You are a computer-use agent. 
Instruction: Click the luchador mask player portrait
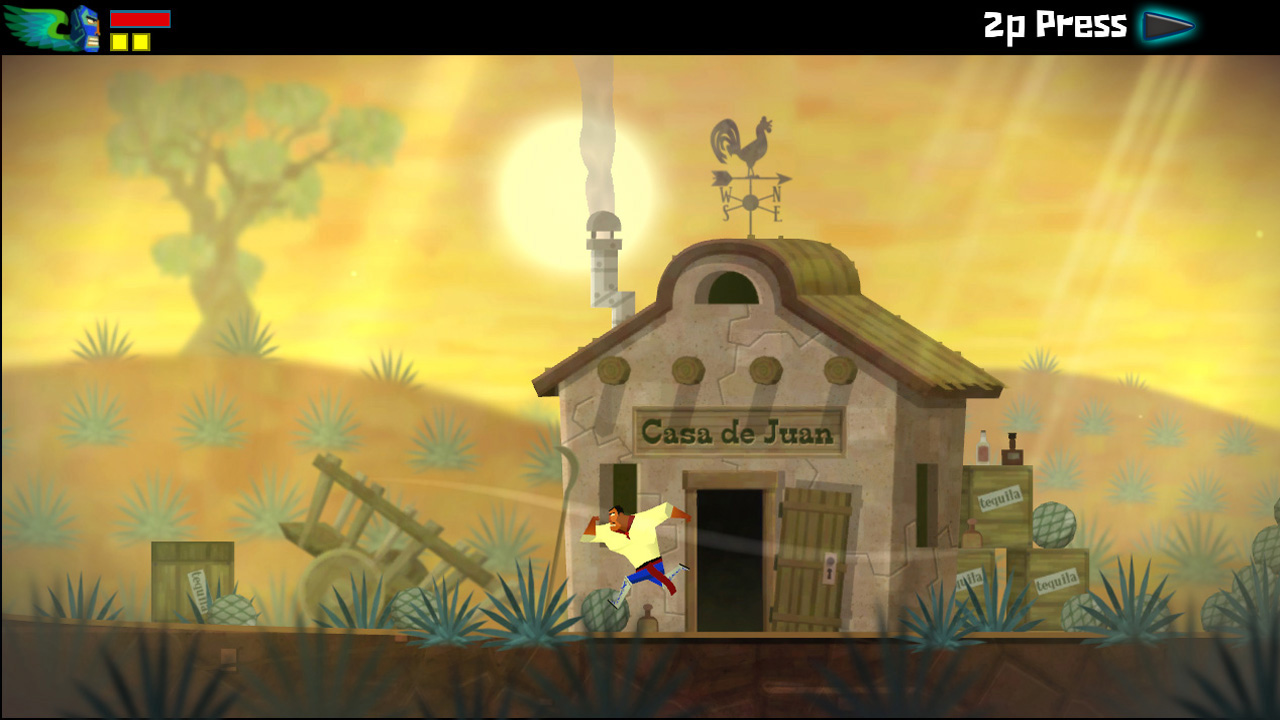click(87, 28)
